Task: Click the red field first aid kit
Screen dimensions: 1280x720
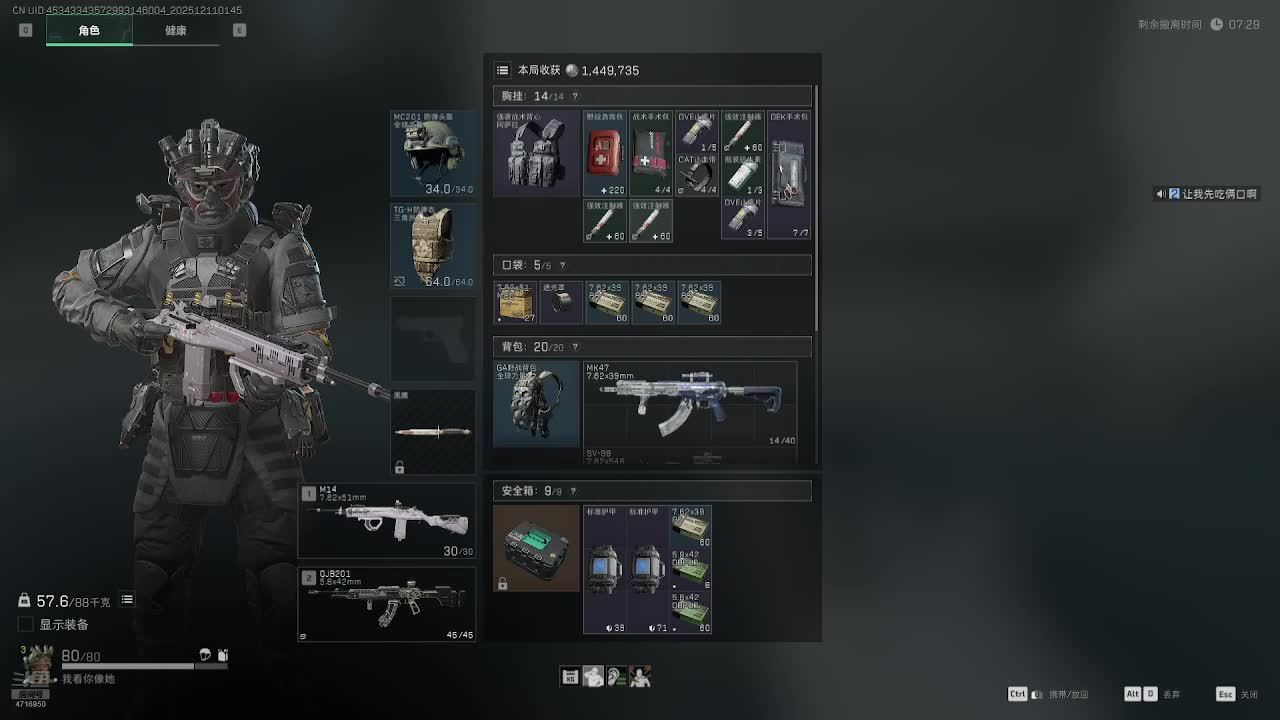Action: 605,153
